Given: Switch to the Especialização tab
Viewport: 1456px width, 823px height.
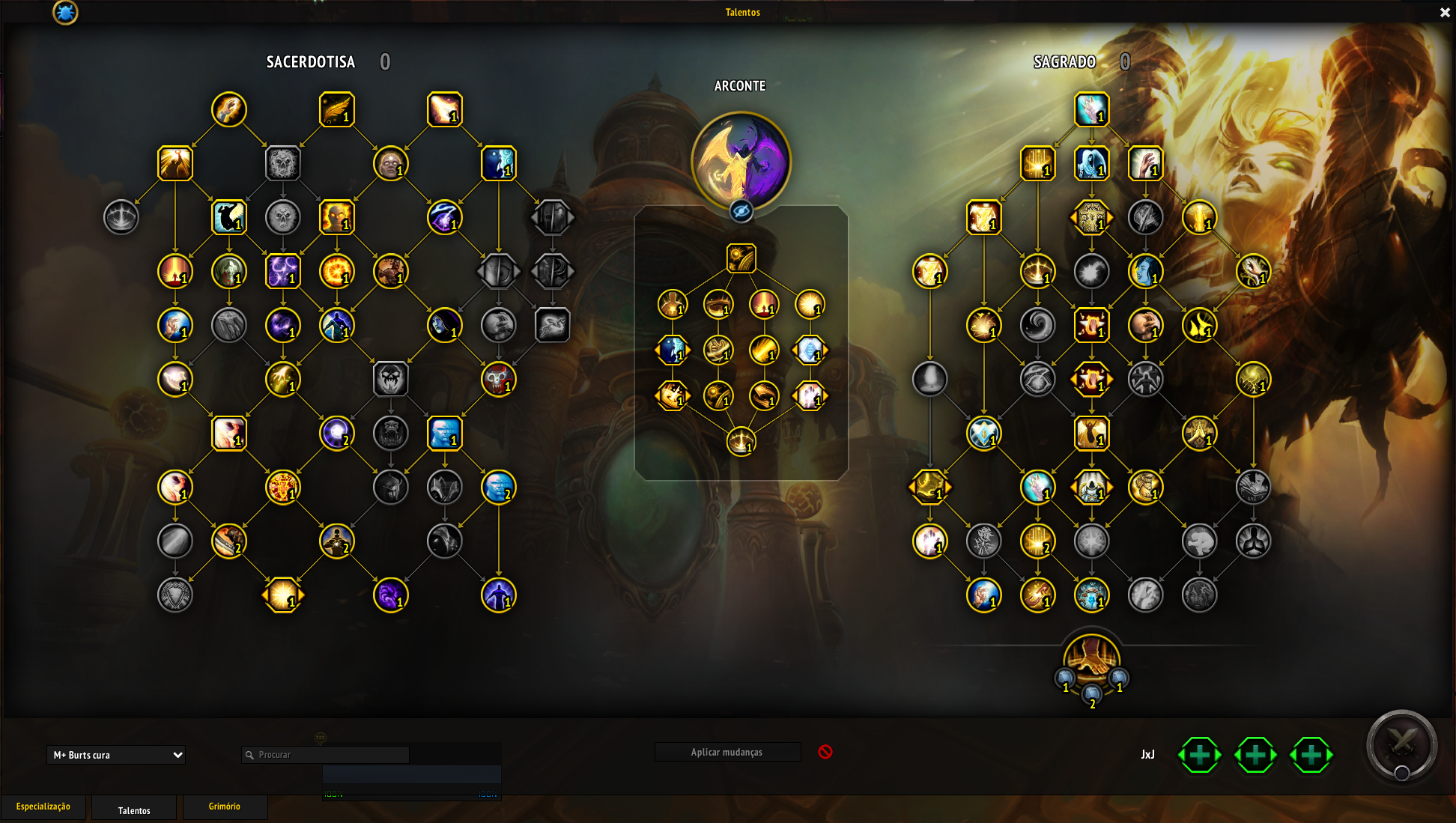Looking at the screenshot, I should coord(43,807).
